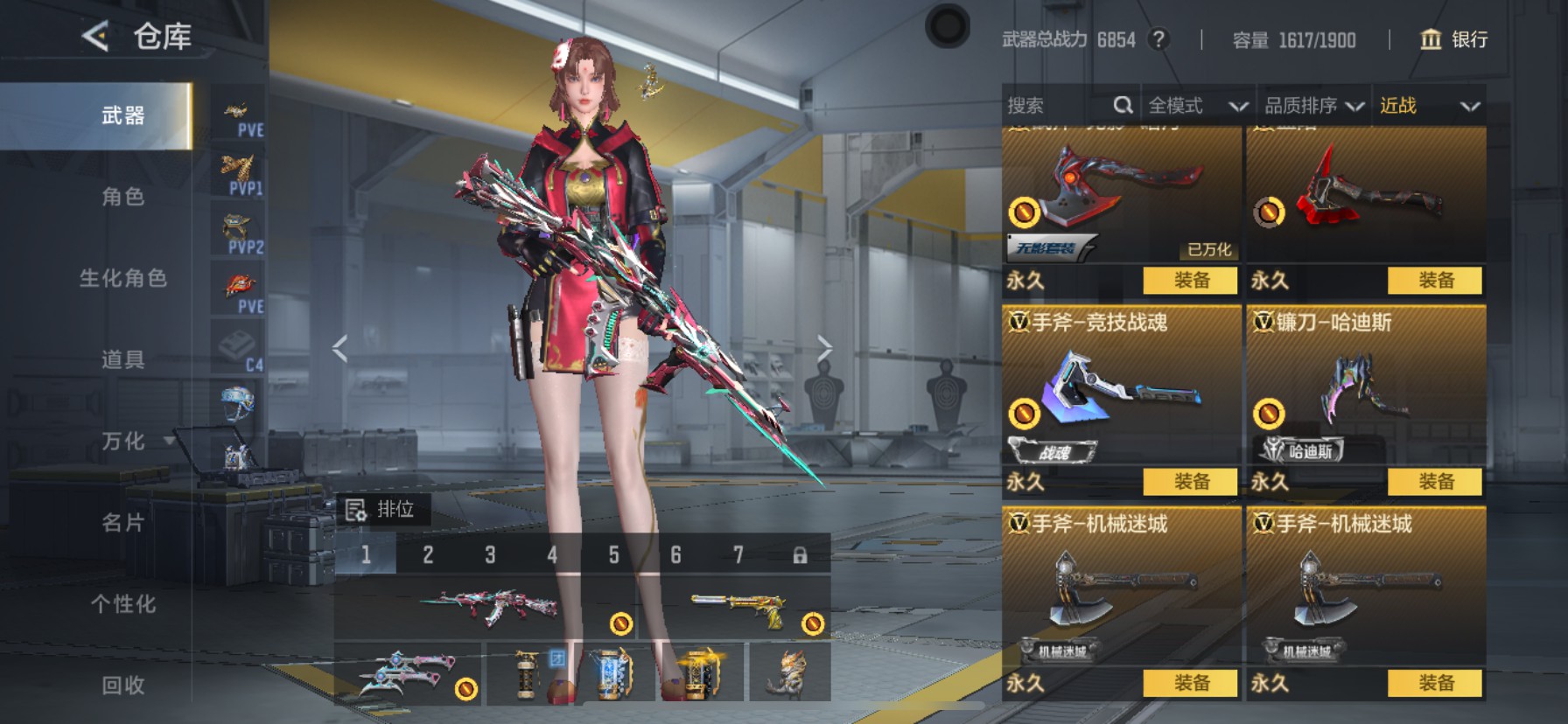This screenshot has width=1568, height=724.
Task: Open the 个性化 section
Action: click(122, 604)
